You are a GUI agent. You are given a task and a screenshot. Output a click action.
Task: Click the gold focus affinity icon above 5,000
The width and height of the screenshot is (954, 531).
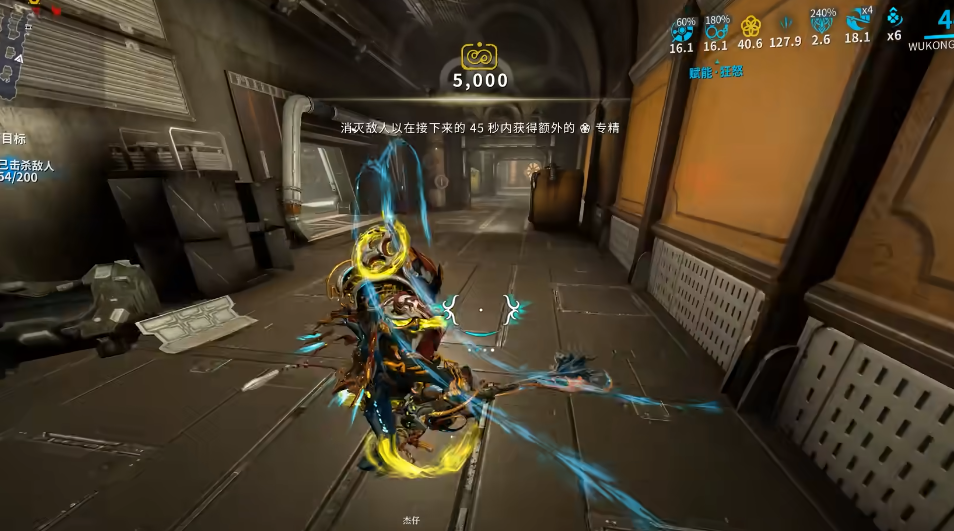click(x=480, y=56)
